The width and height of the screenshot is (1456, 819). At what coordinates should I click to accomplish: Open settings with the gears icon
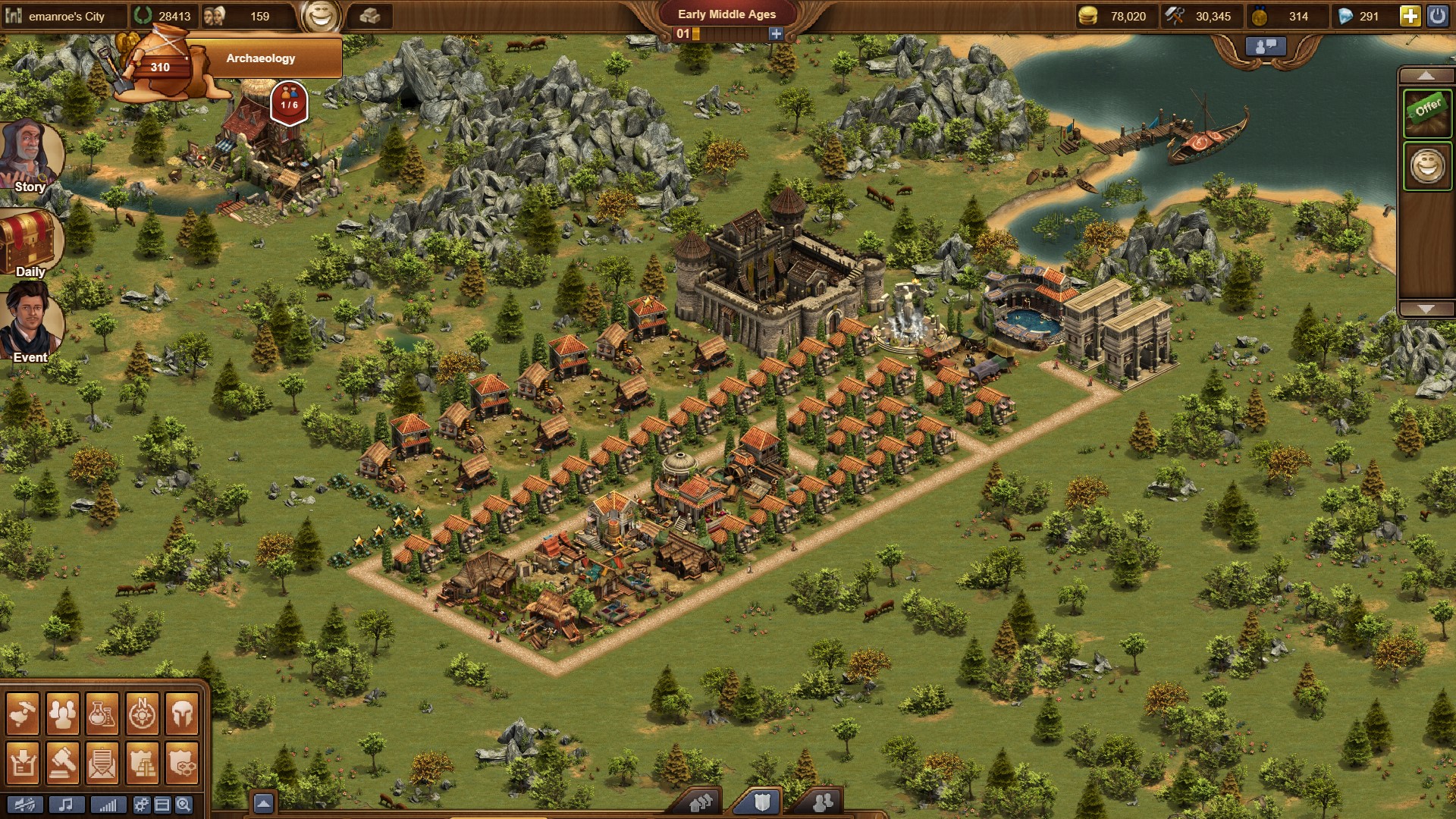141,805
